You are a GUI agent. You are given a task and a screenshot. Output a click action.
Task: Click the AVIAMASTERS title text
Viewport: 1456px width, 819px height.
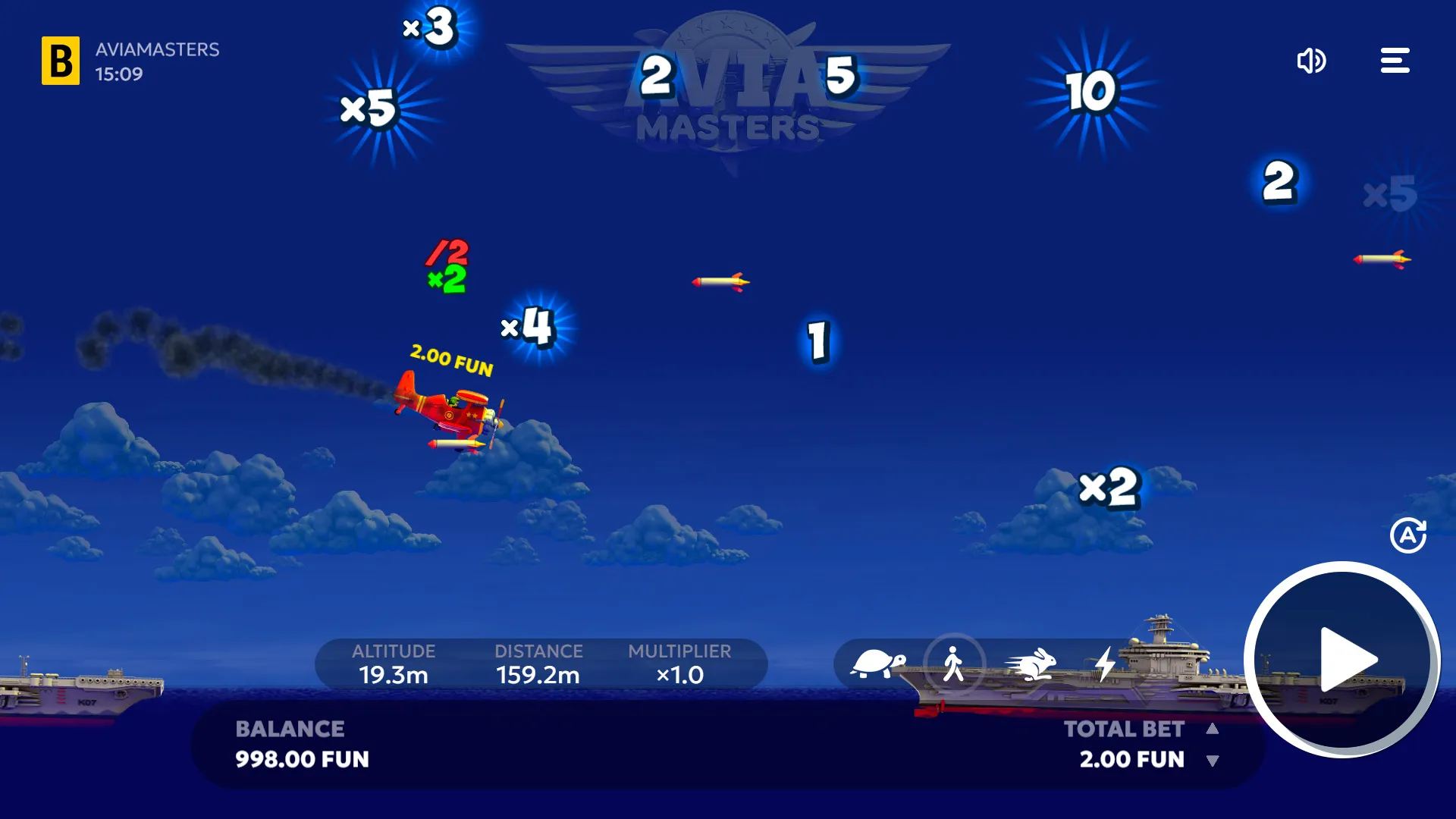(x=156, y=50)
